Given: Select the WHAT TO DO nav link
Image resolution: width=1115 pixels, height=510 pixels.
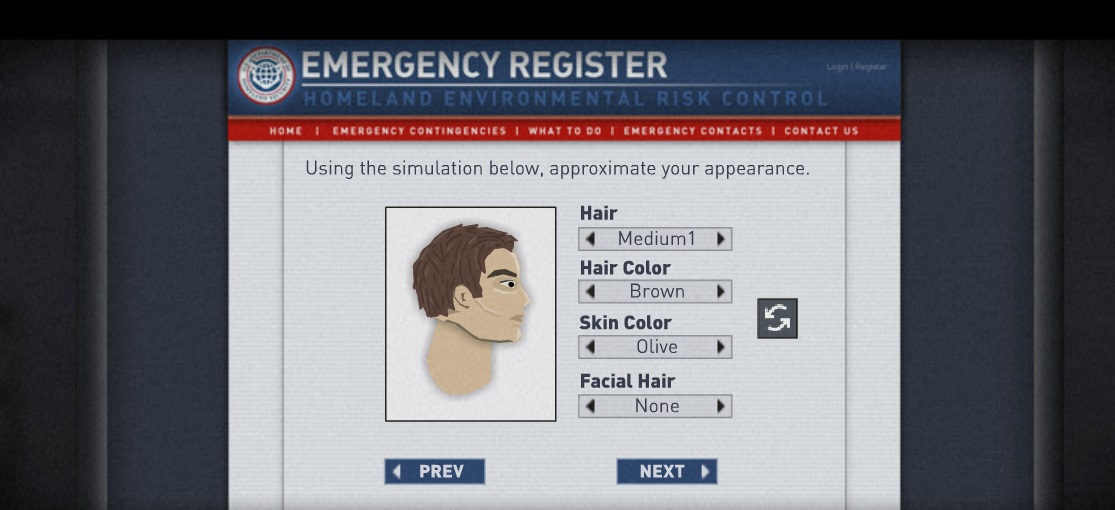Looking at the screenshot, I should tap(565, 131).
